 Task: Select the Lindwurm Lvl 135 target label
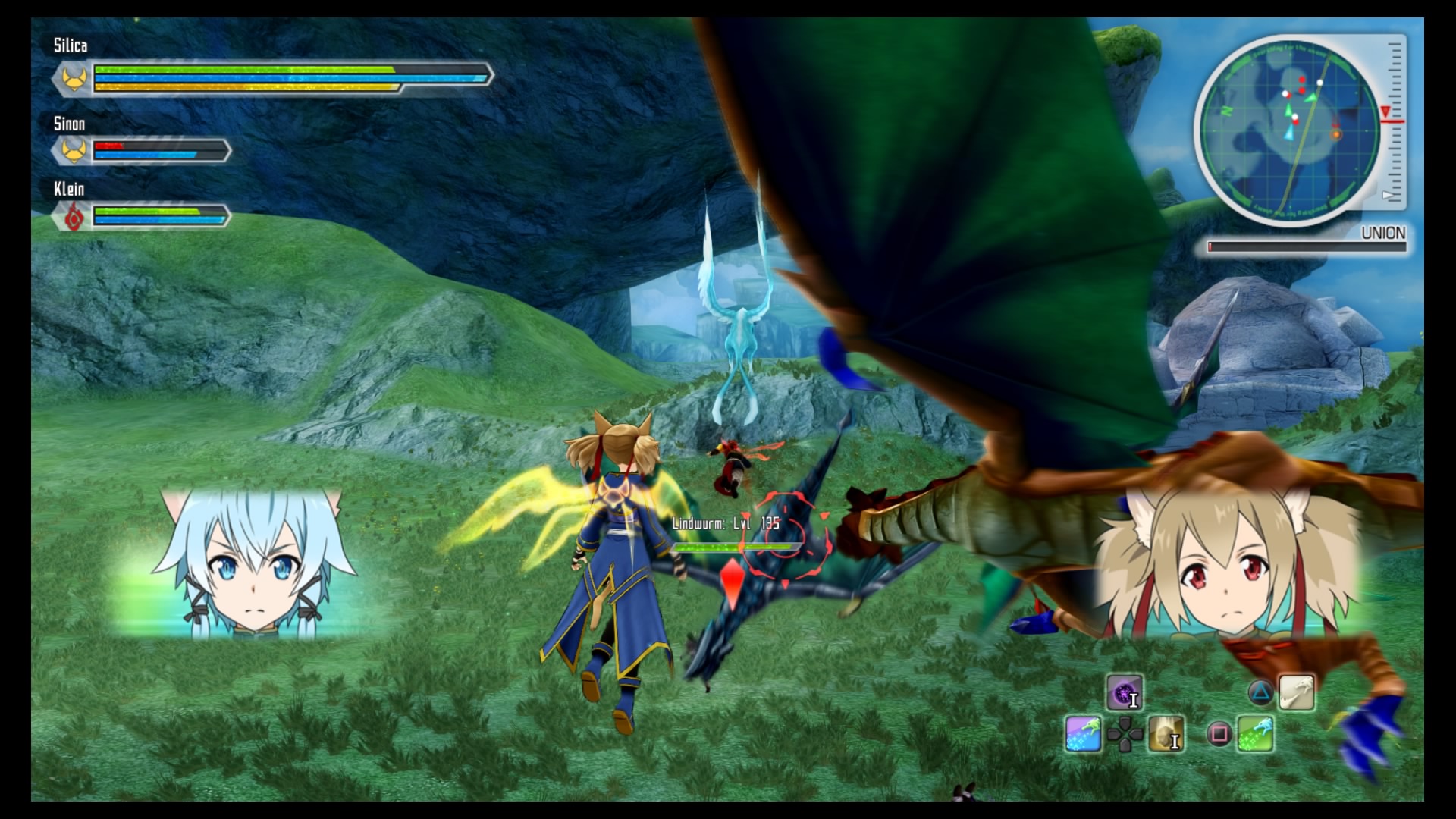pyautogui.click(x=726, y=523)
